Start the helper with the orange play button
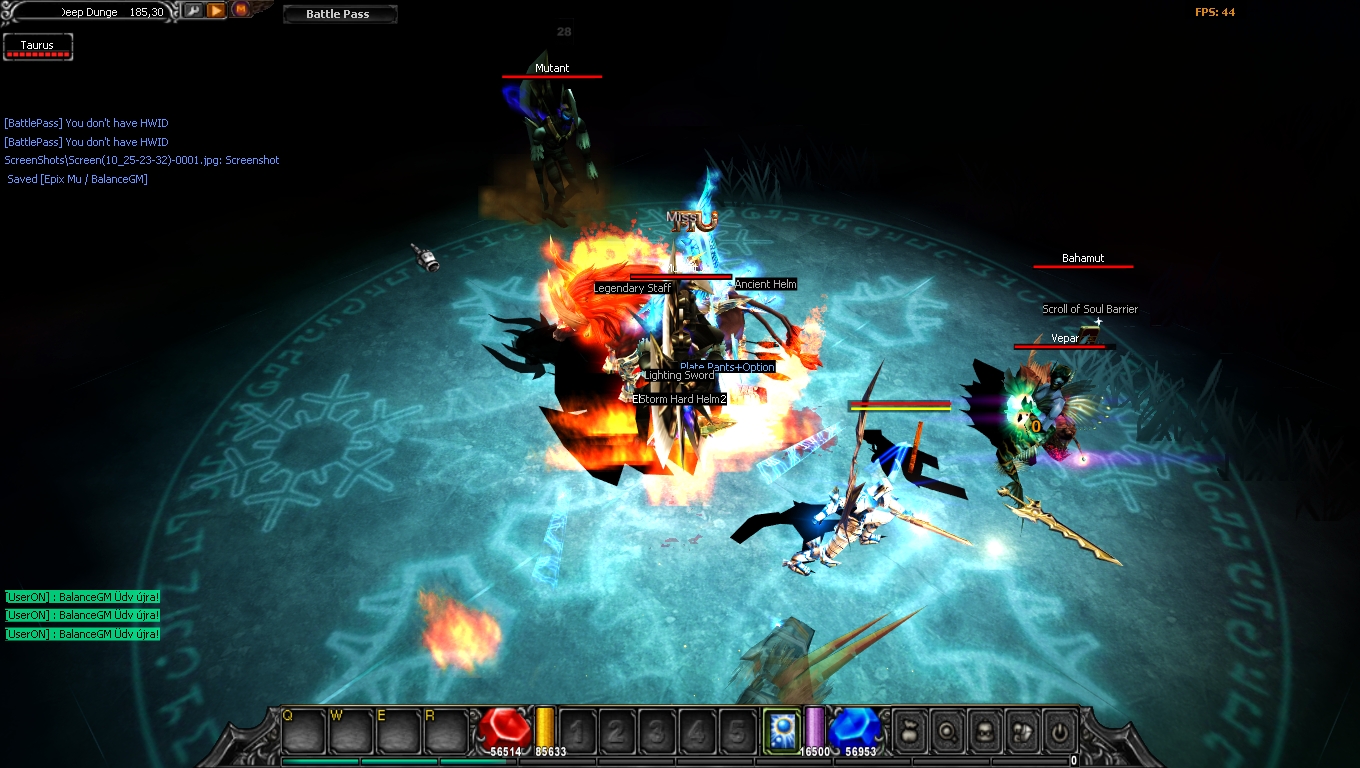This screenshot has height=768, width=1360. coord(216,11)
